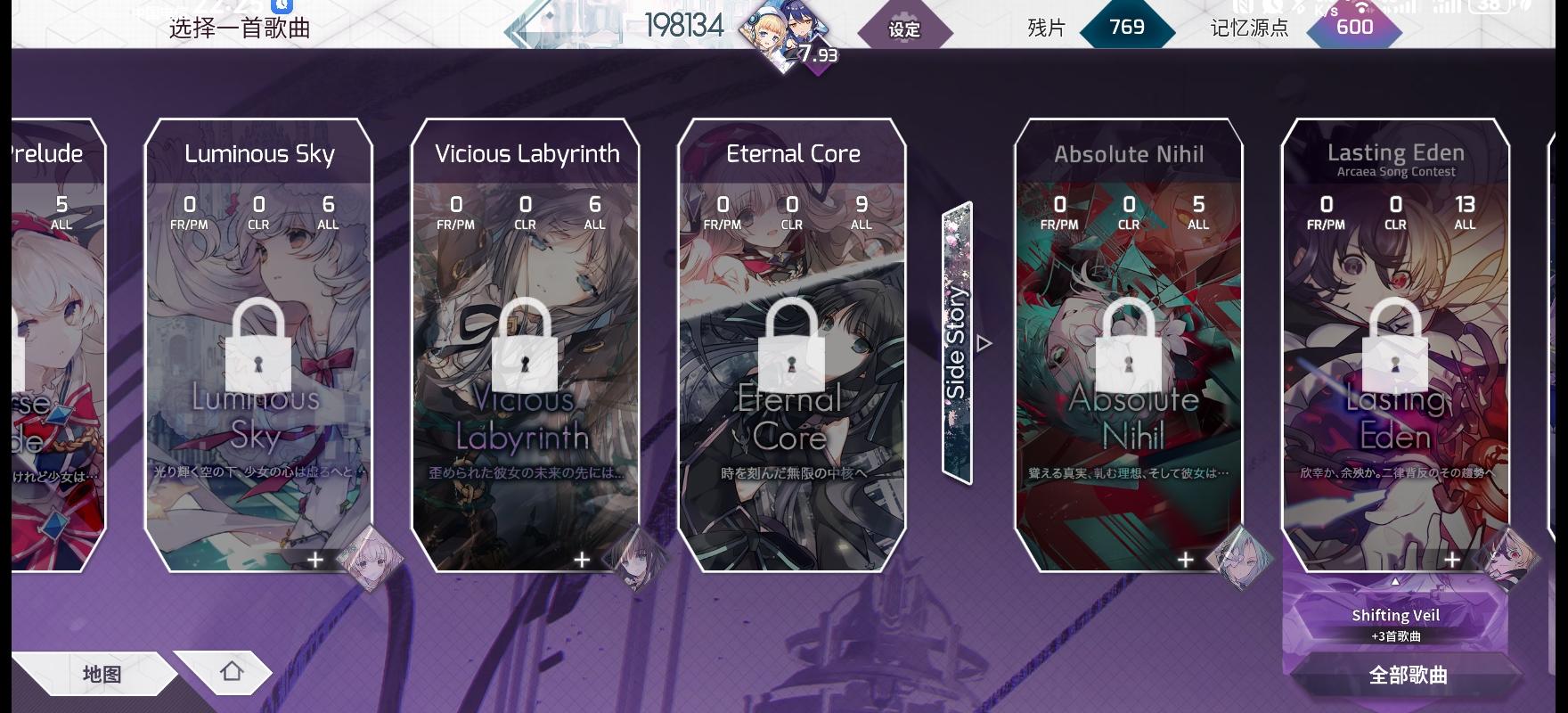Tap the 残片 badge showing 769

[1125, 27]
